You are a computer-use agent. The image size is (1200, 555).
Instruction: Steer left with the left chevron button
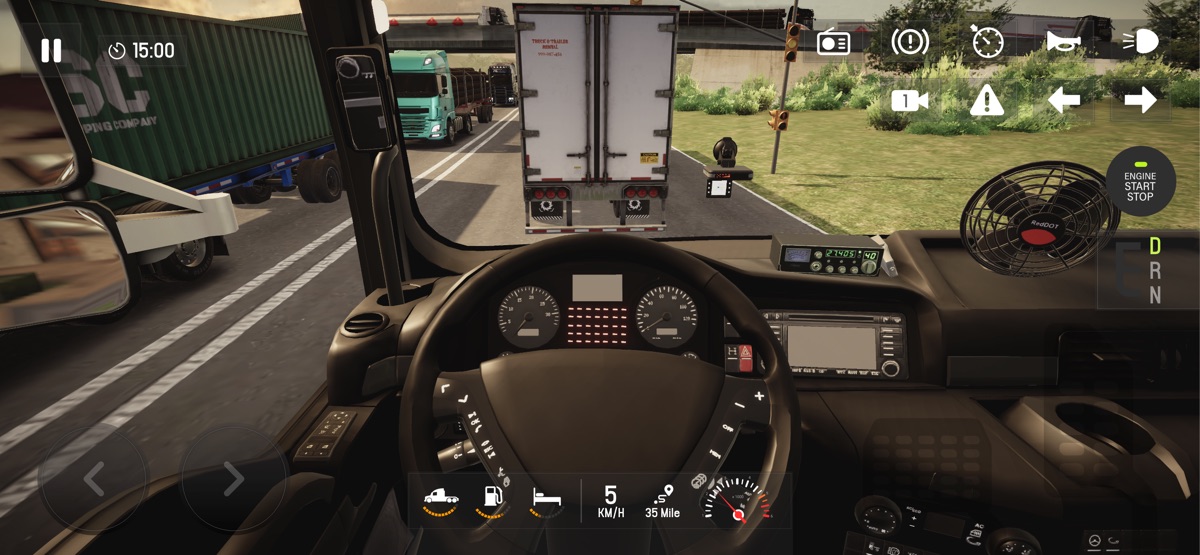(93, 479)
